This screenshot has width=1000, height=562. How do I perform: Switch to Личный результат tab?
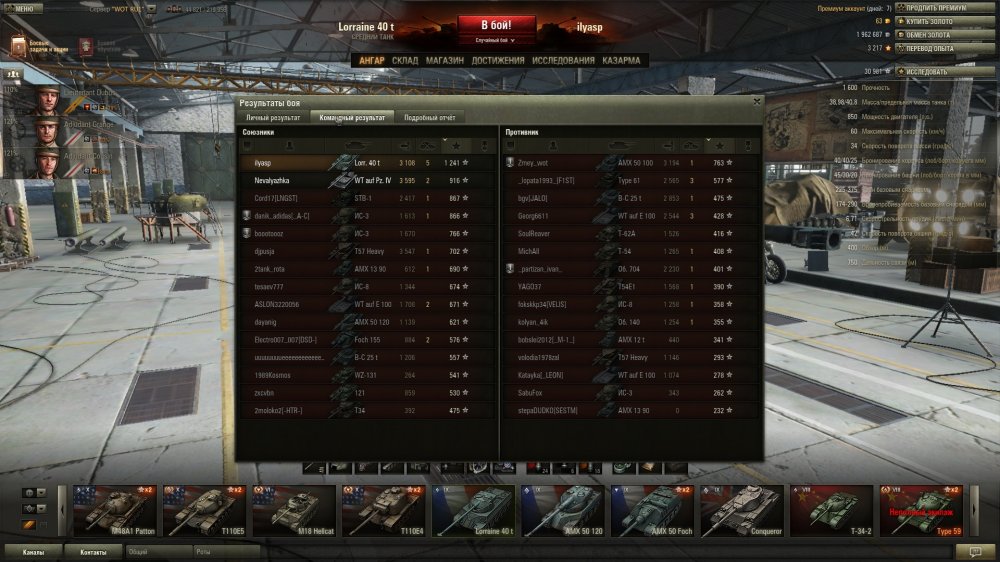pos(273,117)
